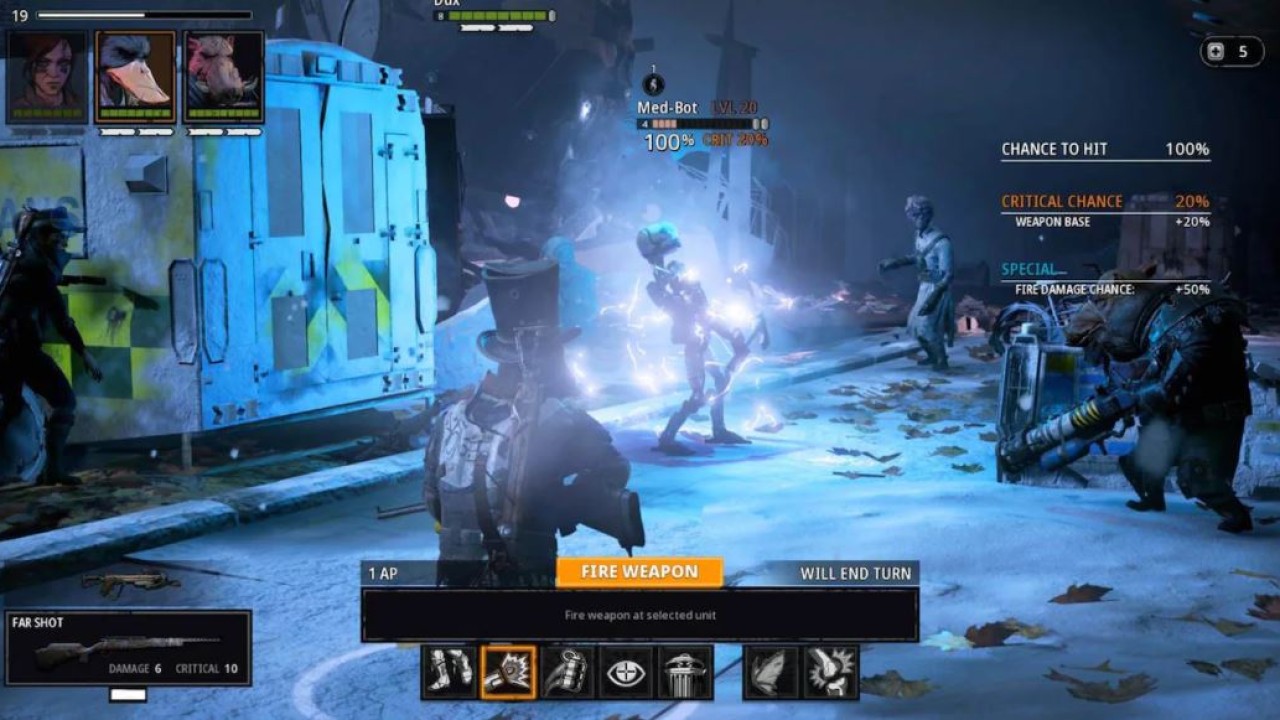Select the grenade ability icon
1280x720 pixels.
pos(567,672)
